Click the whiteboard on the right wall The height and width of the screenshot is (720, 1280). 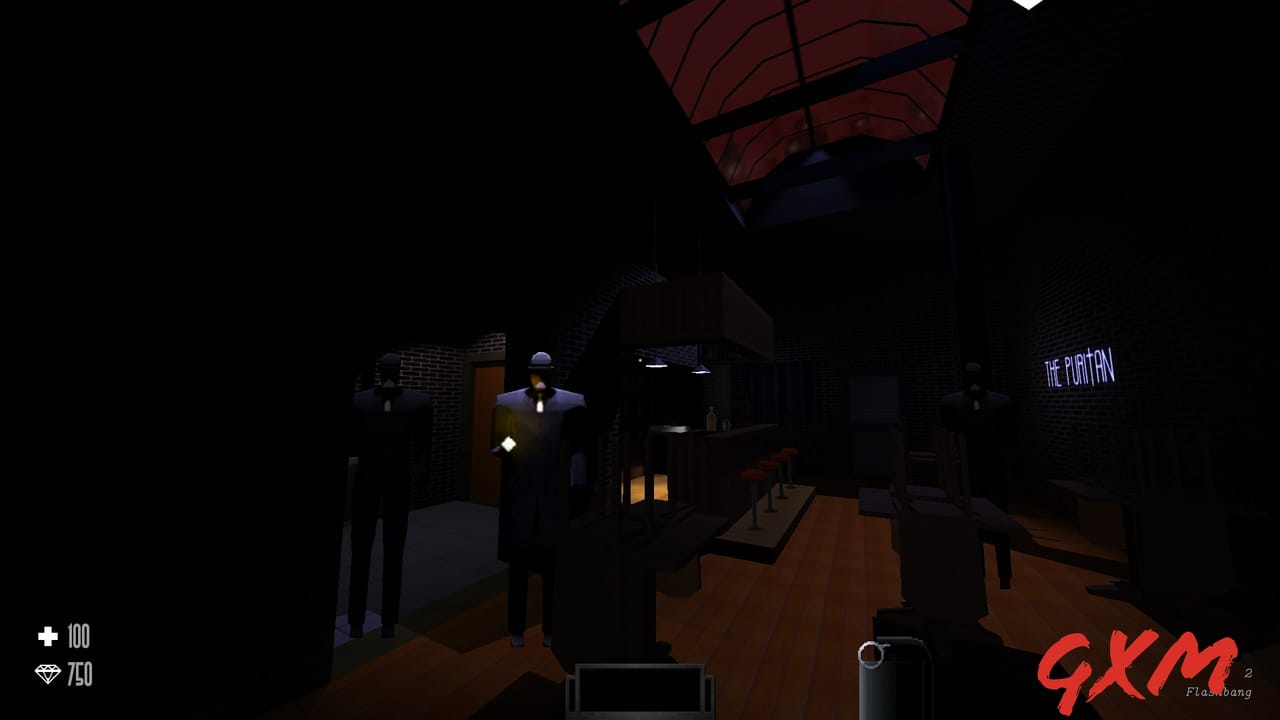[872, 400]
